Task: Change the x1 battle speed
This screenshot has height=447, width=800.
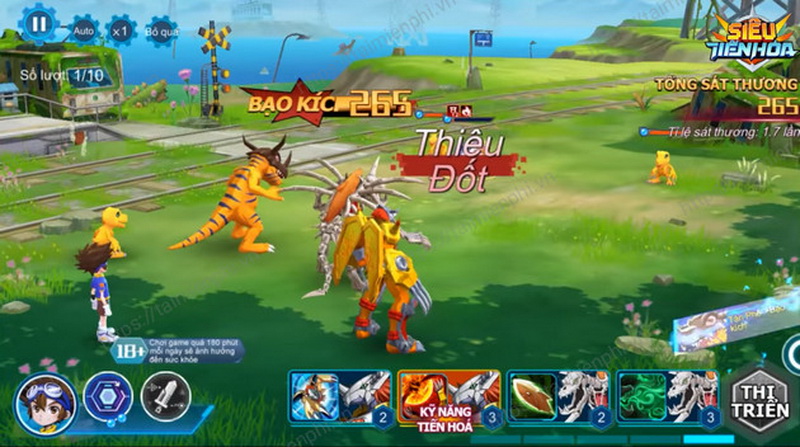Action: click(x=121, y=30)
